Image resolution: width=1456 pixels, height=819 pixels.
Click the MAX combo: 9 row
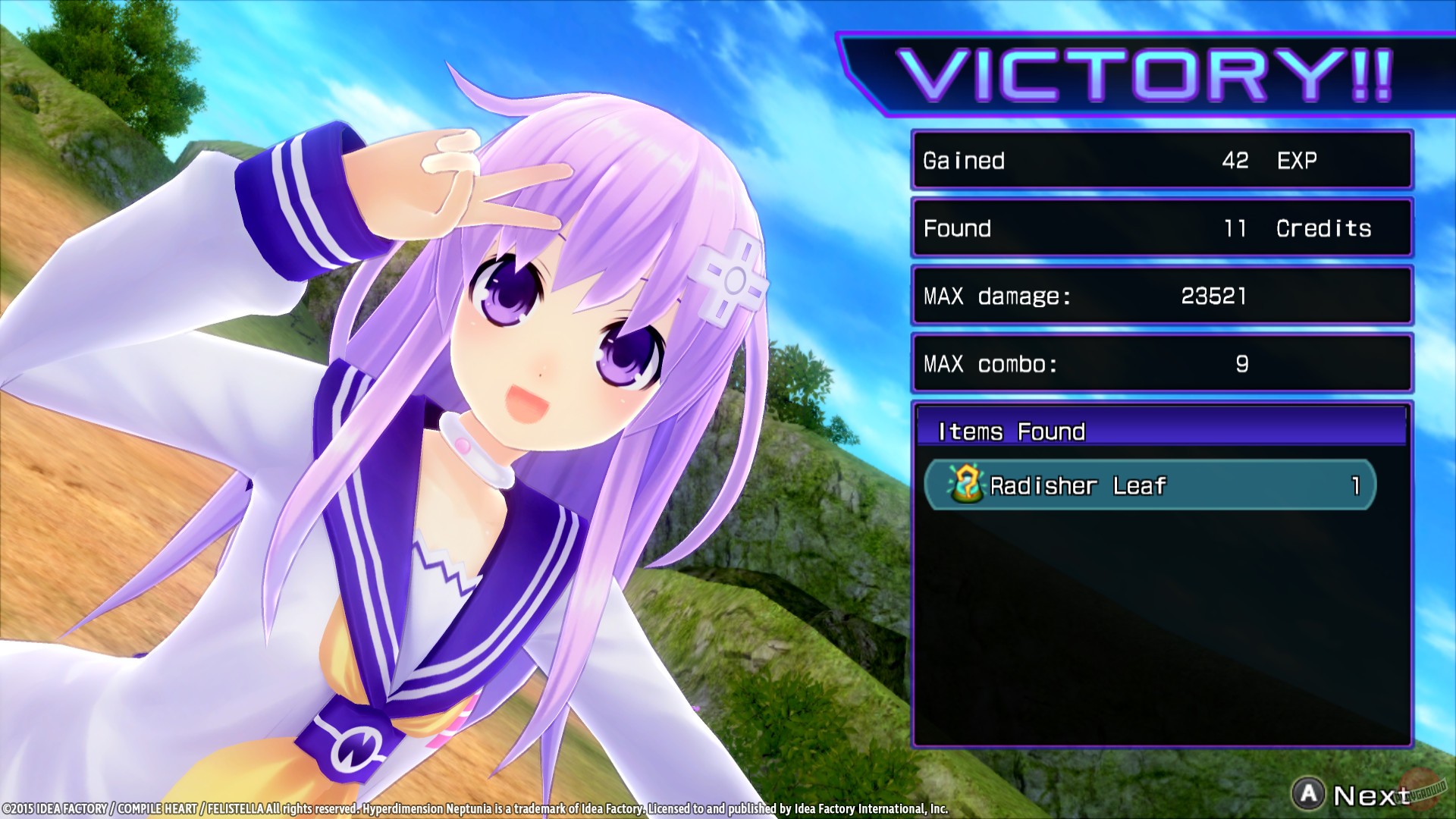pos(1161,363)
